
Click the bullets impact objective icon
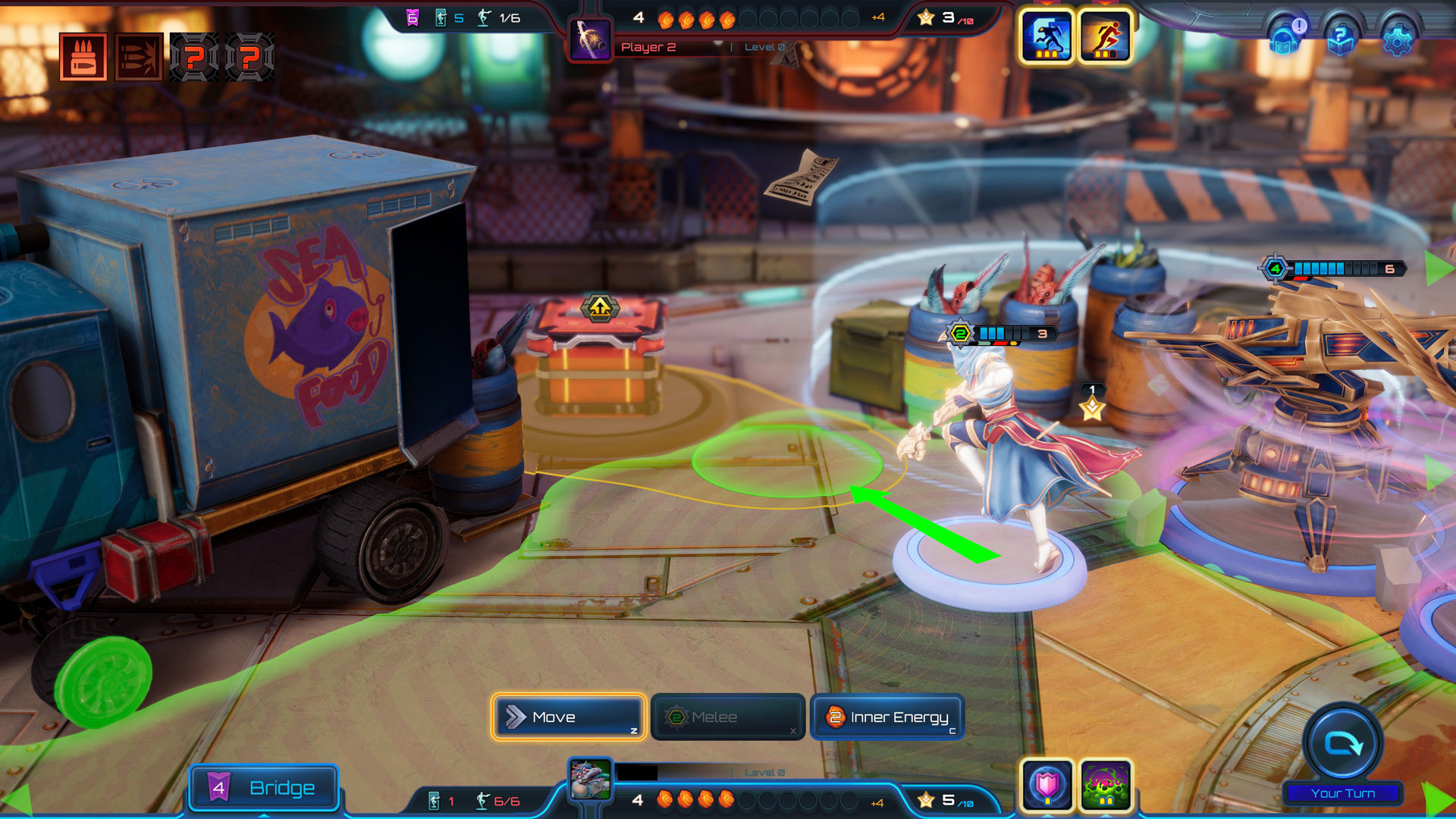coord(139,57)
